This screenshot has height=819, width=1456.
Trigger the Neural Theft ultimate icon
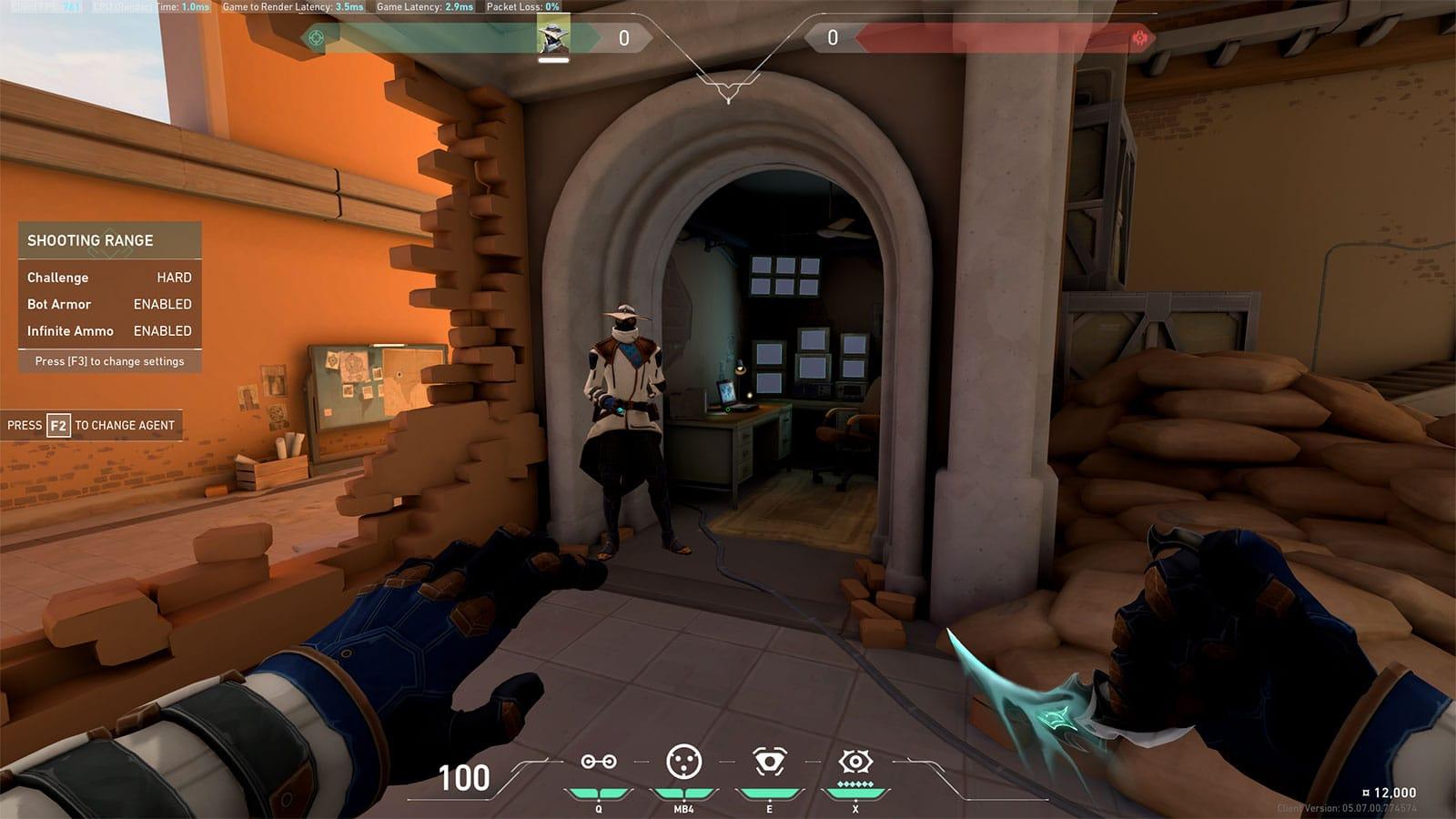tap(855, 762)
